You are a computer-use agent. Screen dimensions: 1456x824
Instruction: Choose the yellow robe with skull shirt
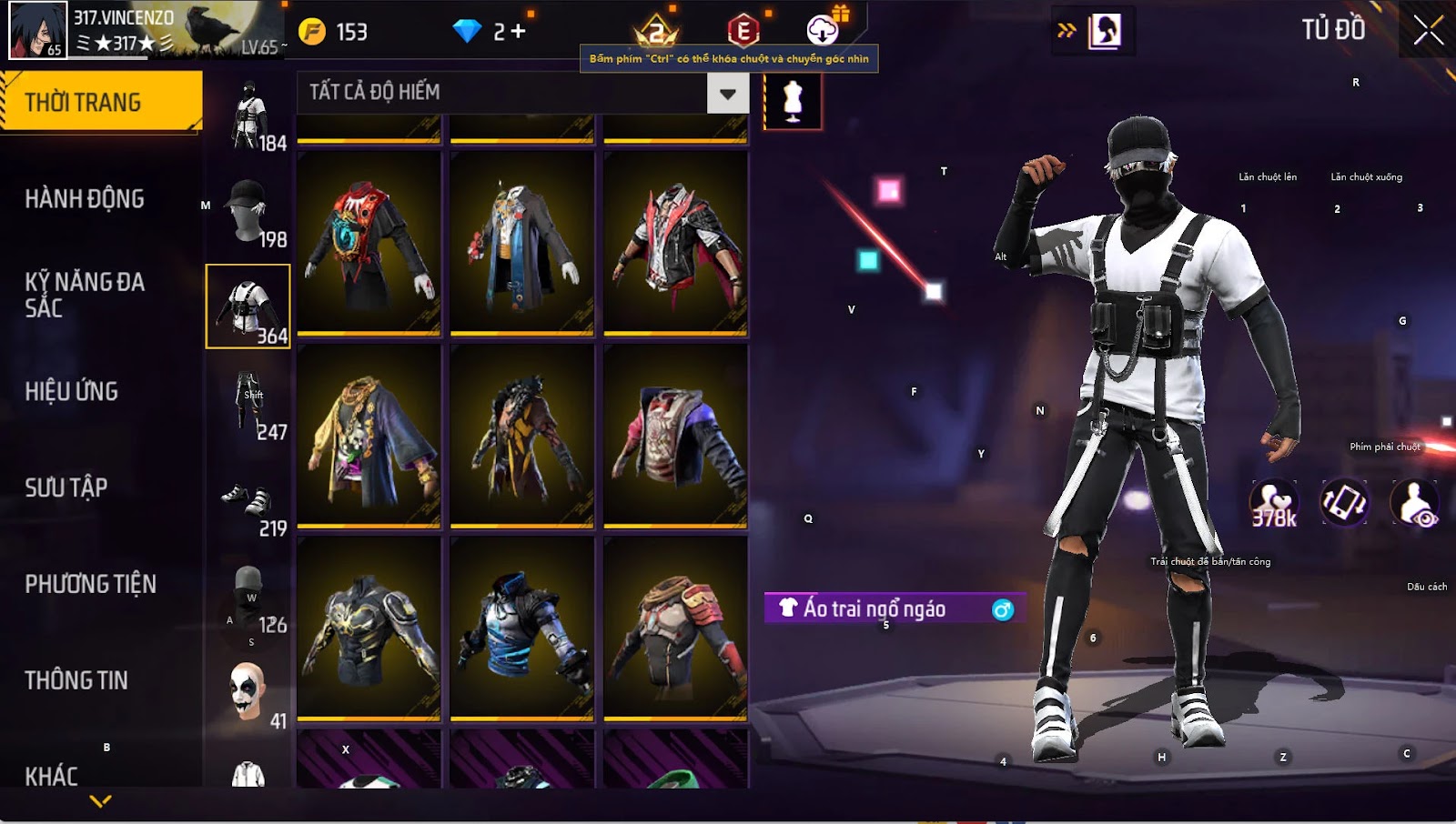pyautogui.click(x=369, y=435)
